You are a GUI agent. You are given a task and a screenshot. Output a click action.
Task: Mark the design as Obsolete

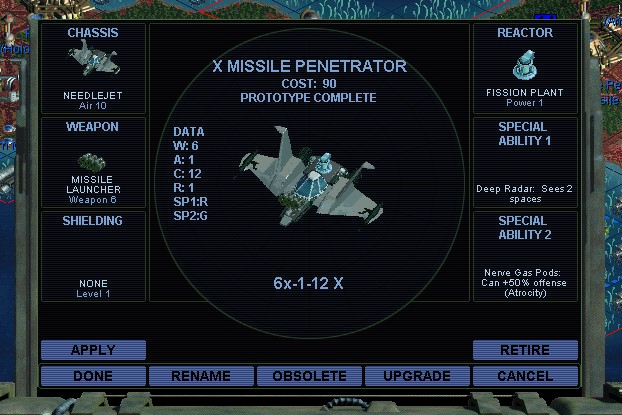tap(309, 376)
